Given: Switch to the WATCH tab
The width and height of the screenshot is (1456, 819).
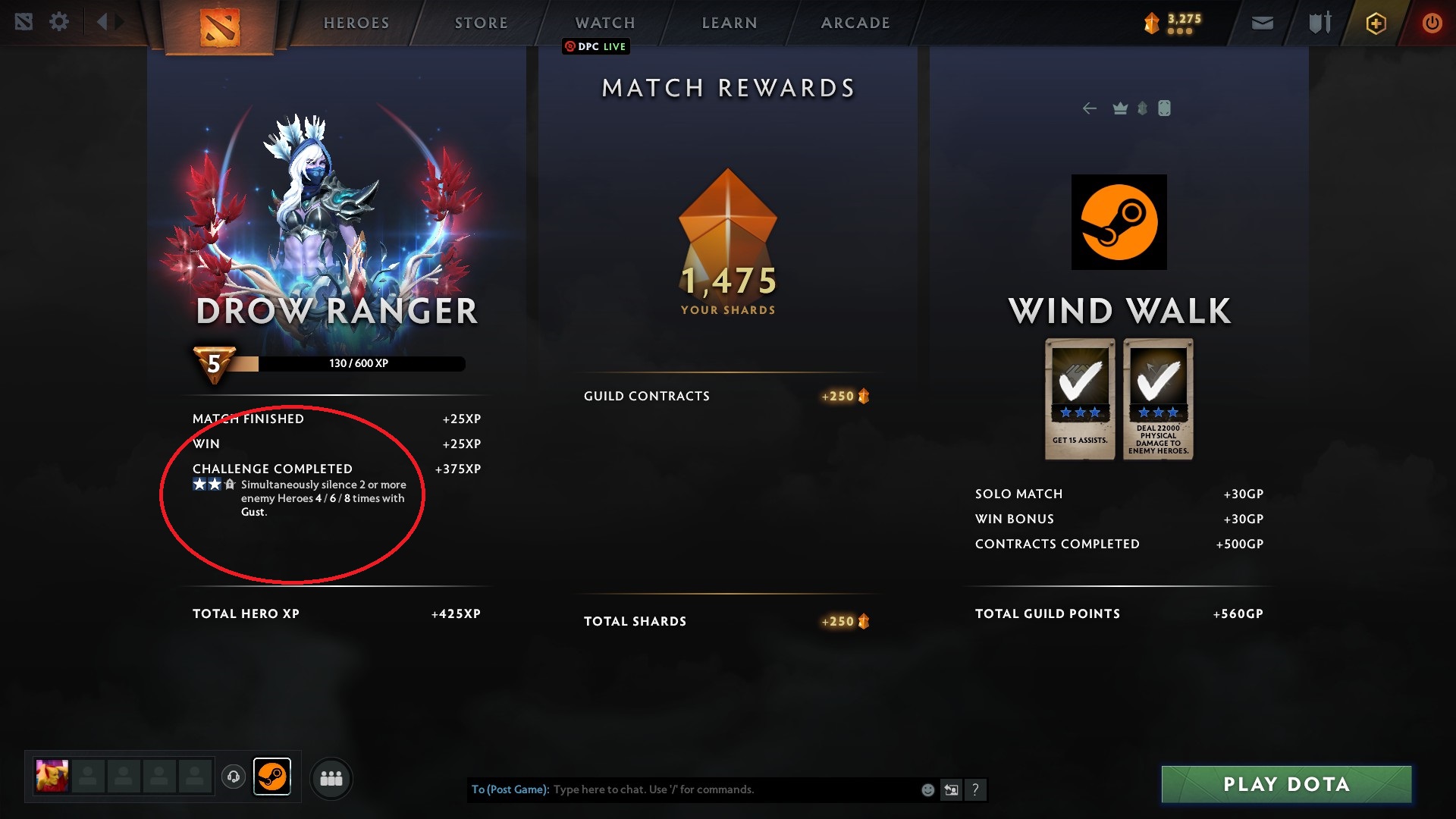Looking at the screenshot, I should tap(604, 22).
